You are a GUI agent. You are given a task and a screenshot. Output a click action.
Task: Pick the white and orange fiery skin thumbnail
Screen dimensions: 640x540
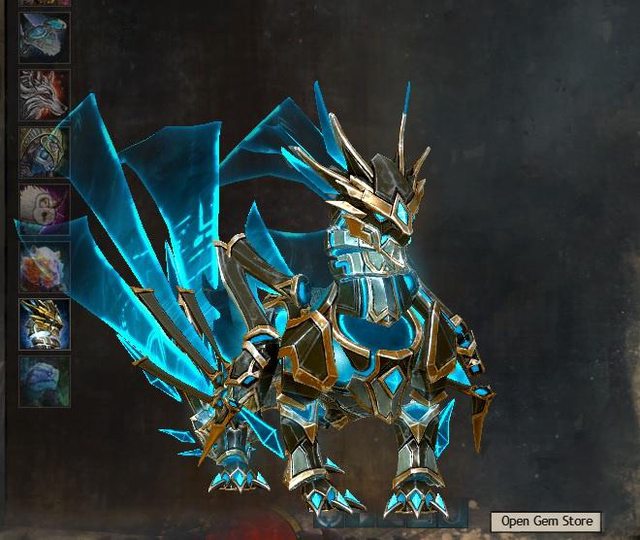coord(44,266)
